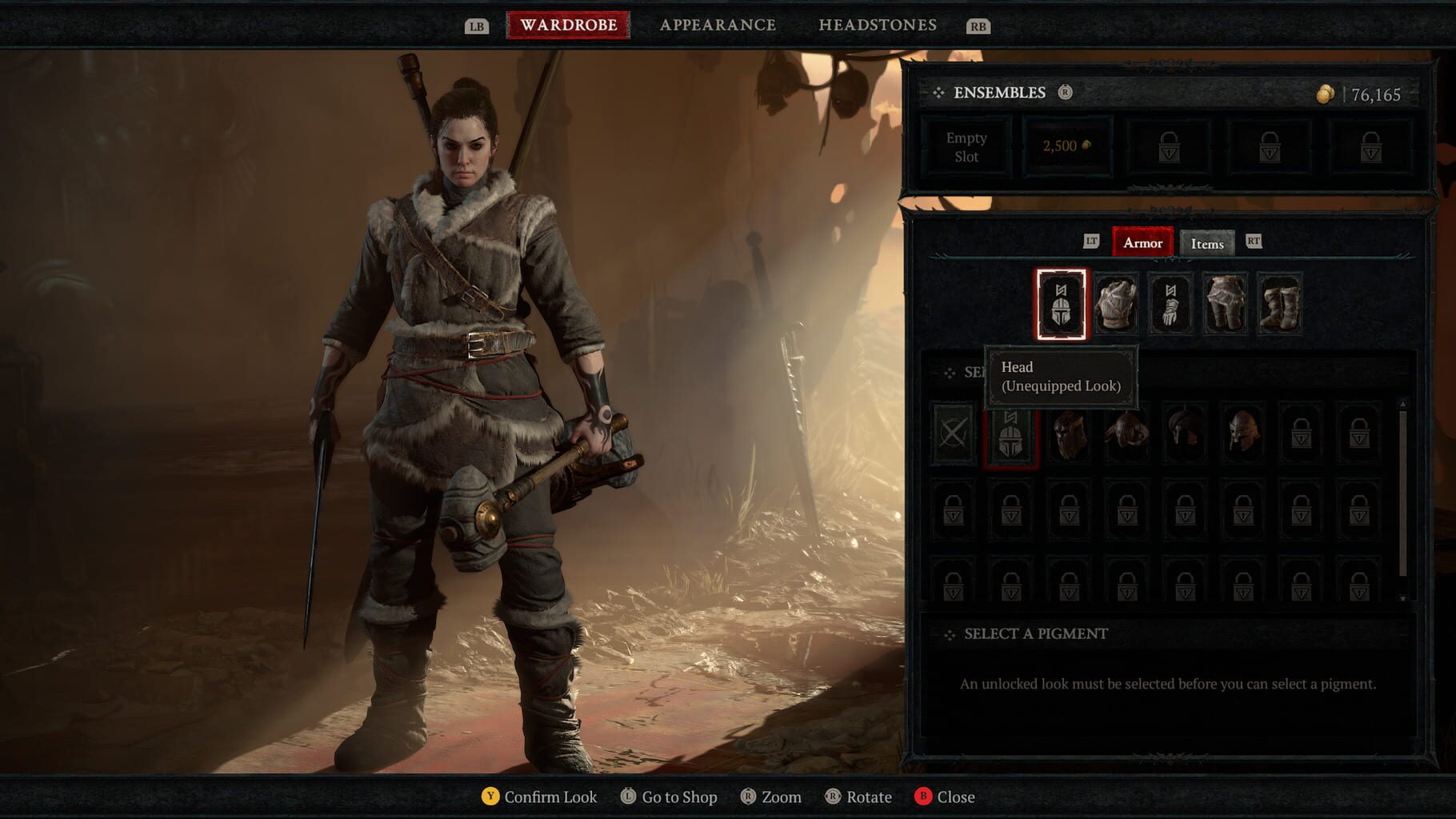The image size is (1456, 819).
Task: Click the gold coins currency icon
Action: (x=1324, y=92)
